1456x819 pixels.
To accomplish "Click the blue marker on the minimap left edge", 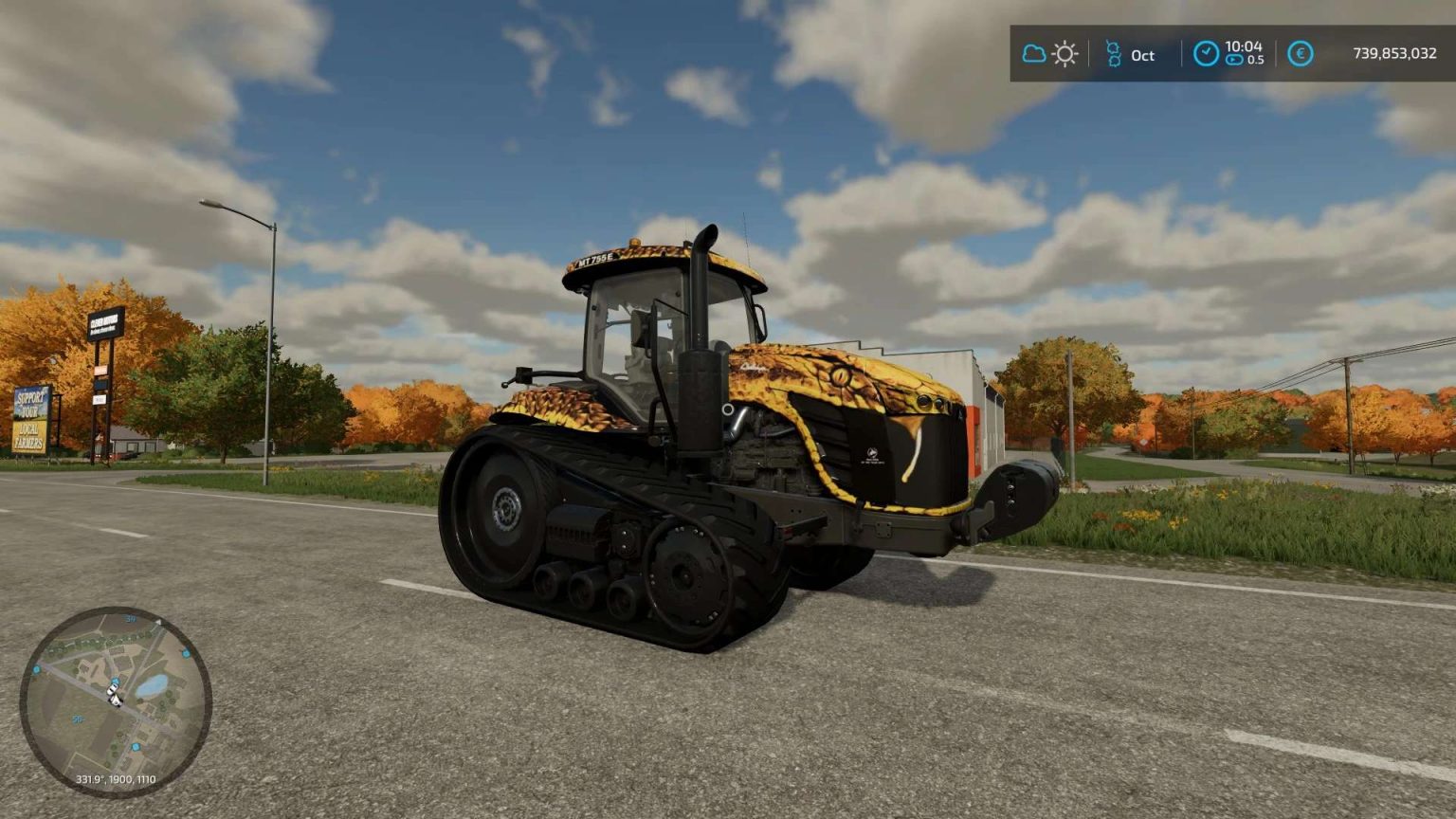I will click(37, 670).
